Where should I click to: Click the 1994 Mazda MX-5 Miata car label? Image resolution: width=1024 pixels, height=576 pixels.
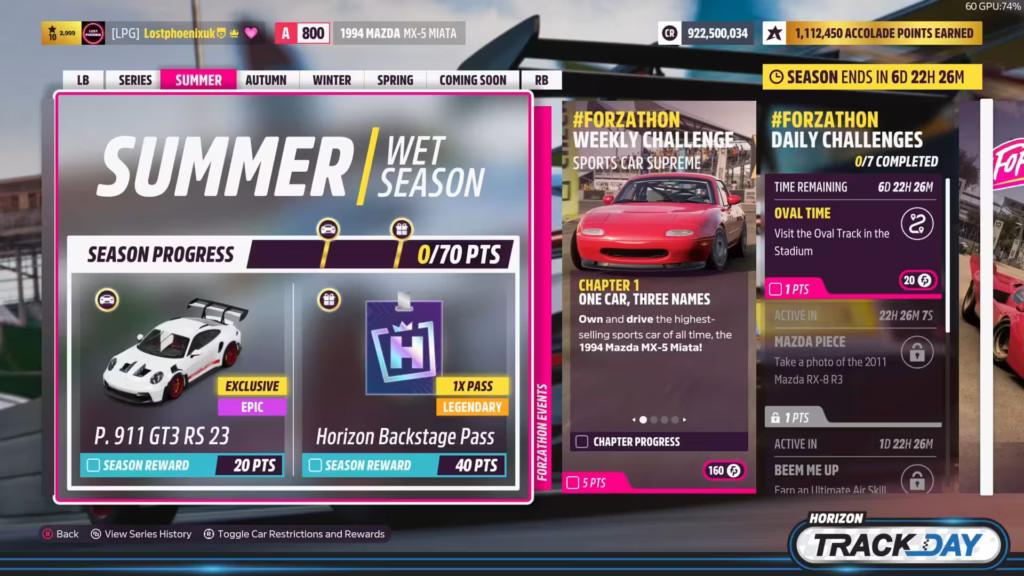tap(398, 33)
